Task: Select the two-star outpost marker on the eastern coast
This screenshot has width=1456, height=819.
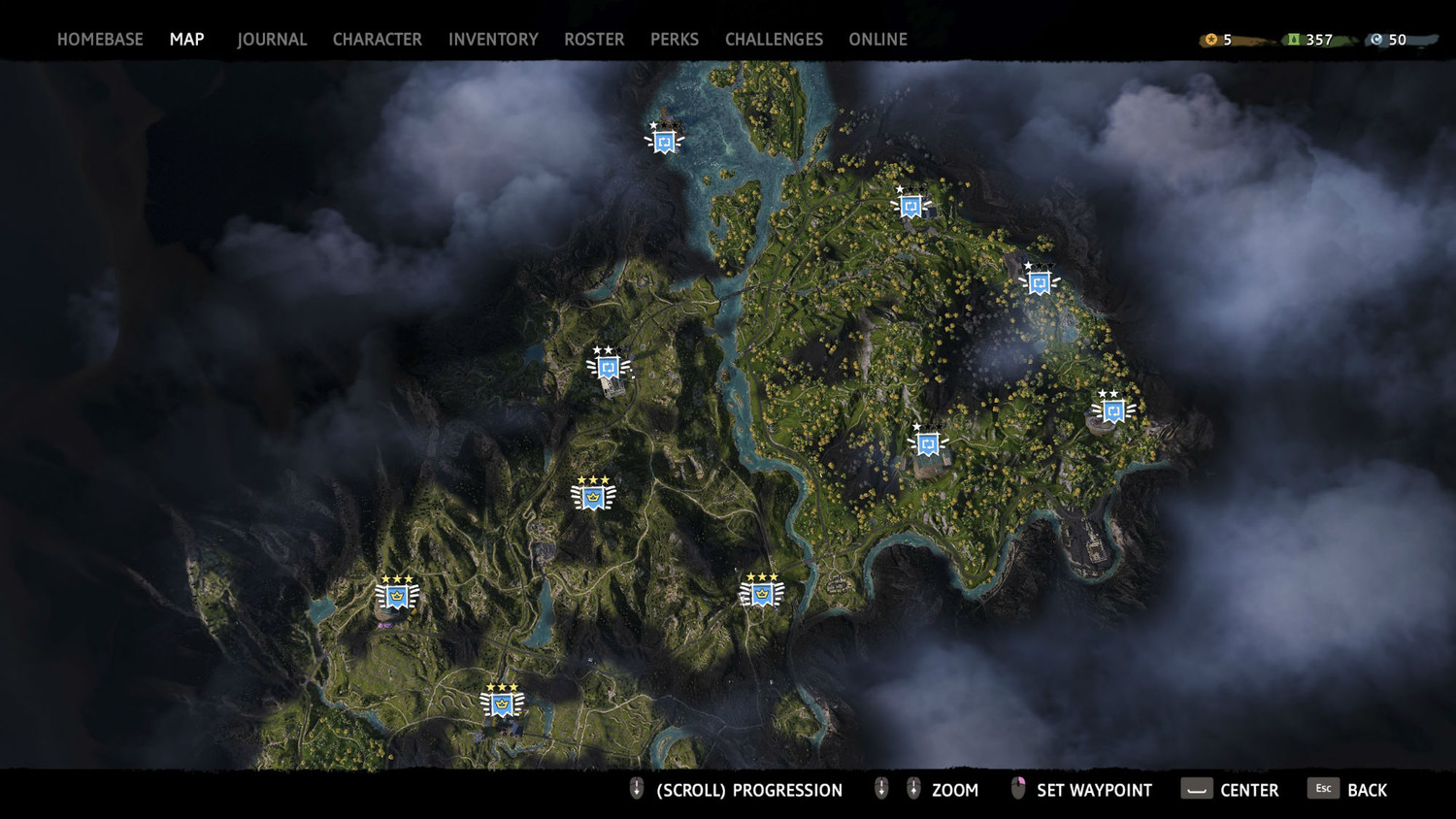Action: (1112, 410)
